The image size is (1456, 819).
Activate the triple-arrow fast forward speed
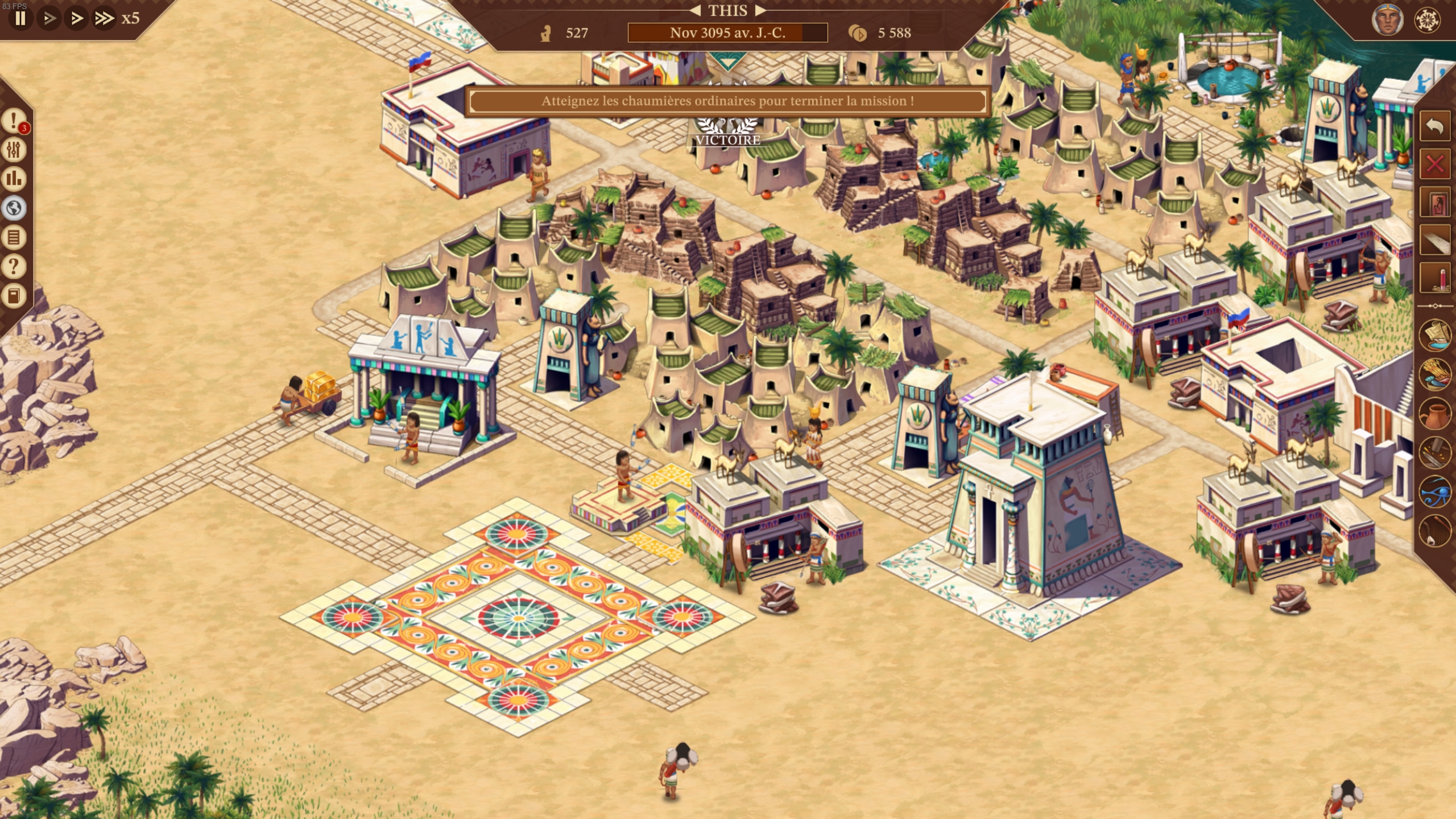104,18
